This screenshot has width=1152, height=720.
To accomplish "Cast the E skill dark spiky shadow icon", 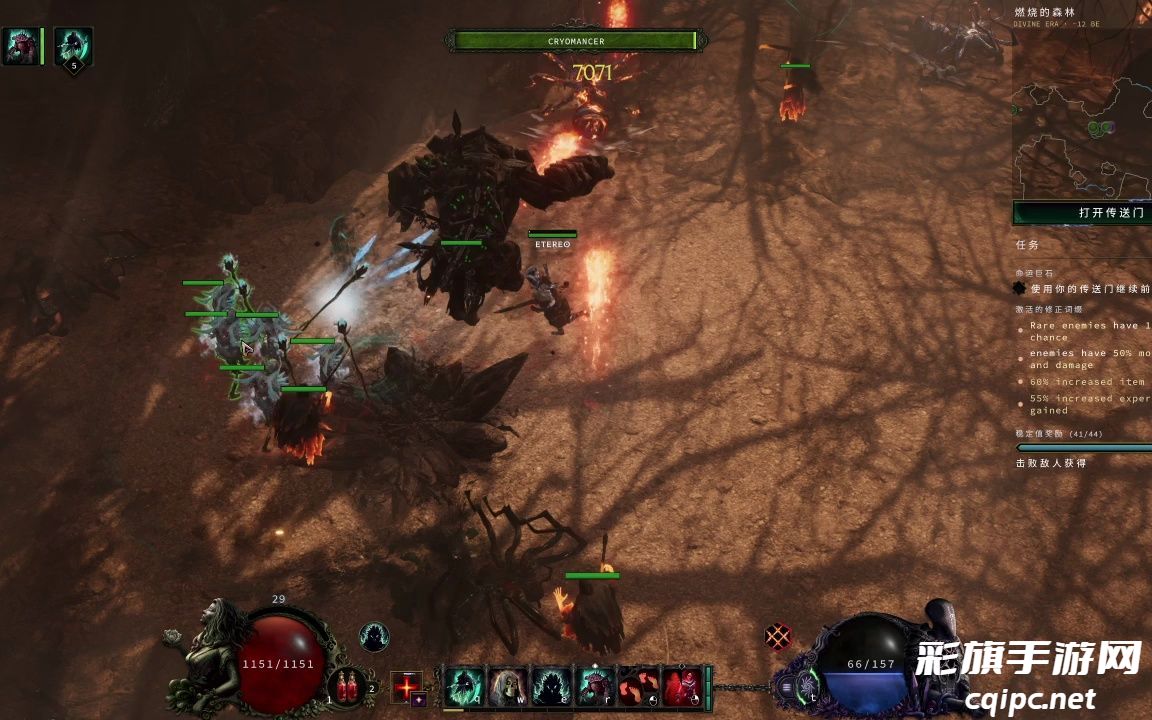I will (x=551, y=686).
